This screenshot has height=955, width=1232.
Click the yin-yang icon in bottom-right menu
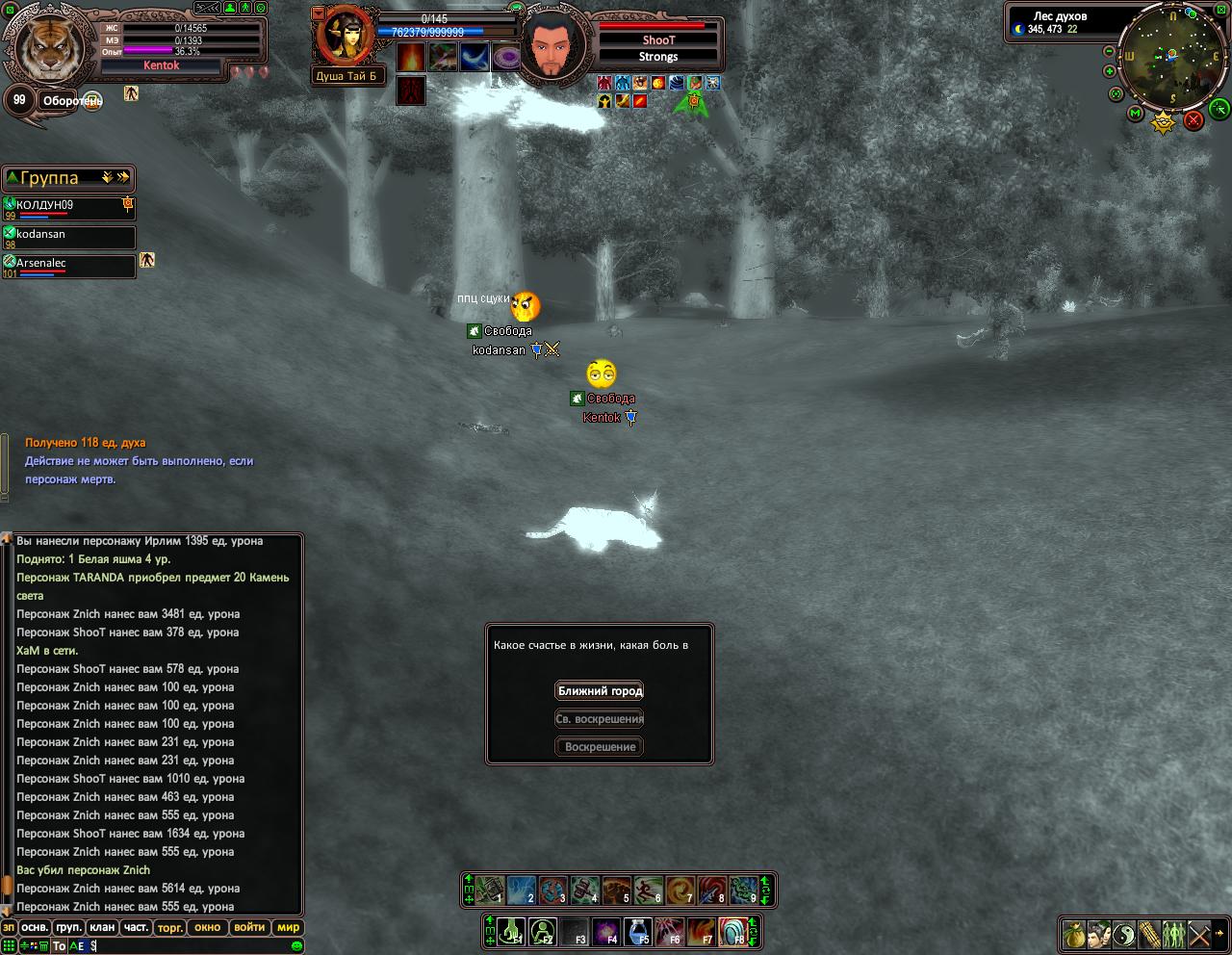point(1124,935)
